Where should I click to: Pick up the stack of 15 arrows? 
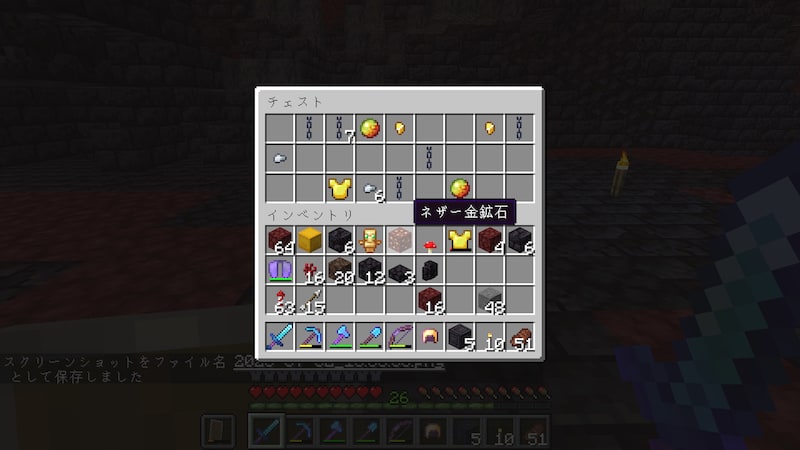[311, 300]
